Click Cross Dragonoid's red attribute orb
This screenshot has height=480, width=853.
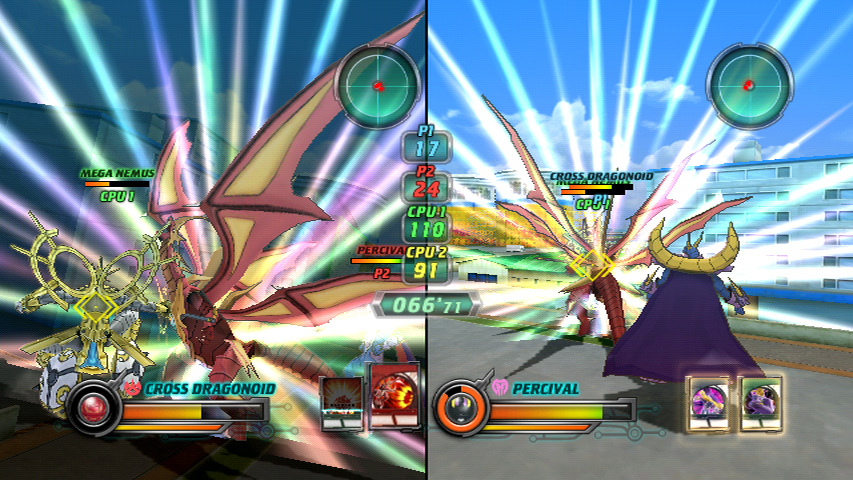96,407
